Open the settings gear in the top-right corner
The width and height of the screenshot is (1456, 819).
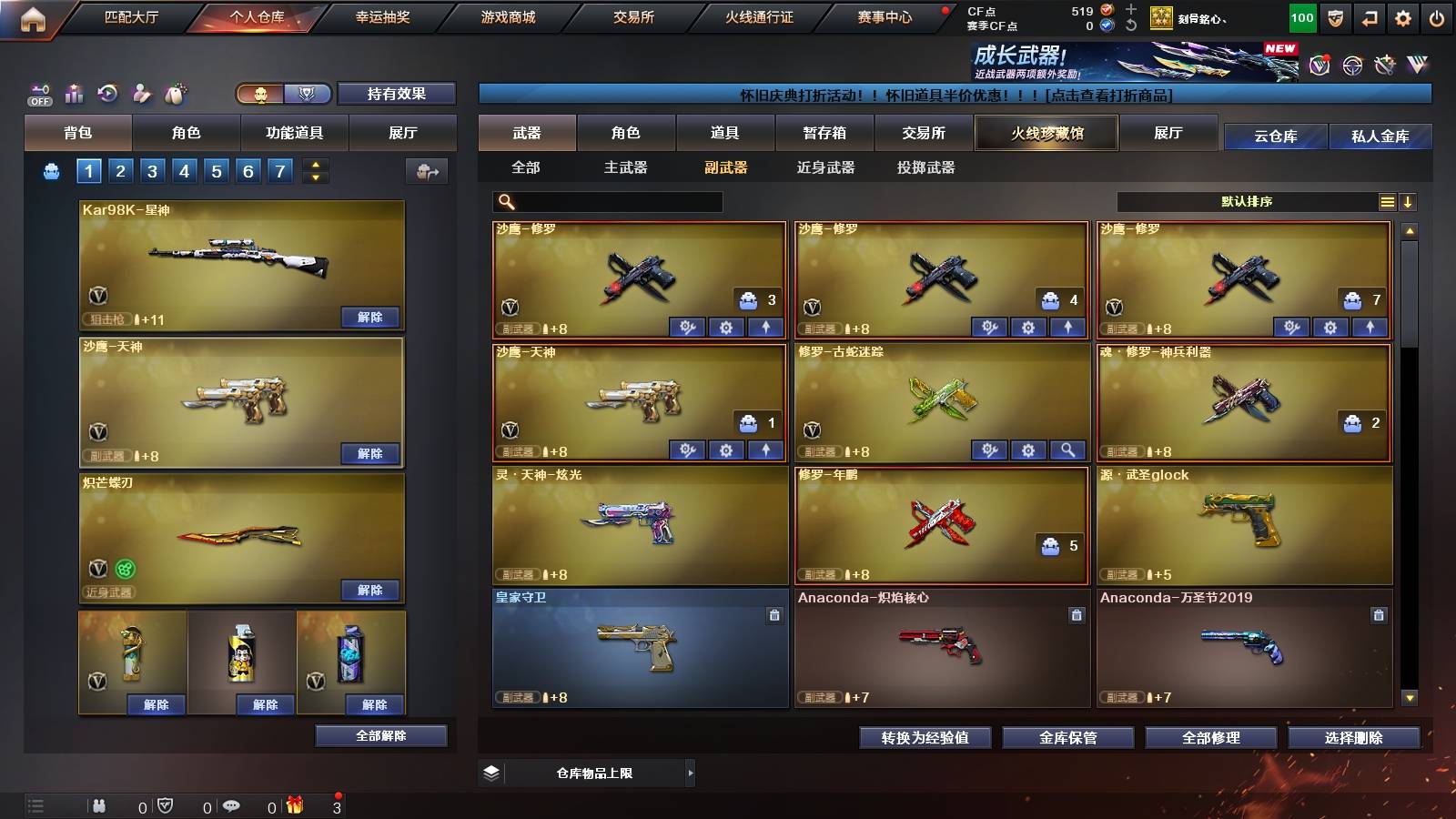point(1403,16)
